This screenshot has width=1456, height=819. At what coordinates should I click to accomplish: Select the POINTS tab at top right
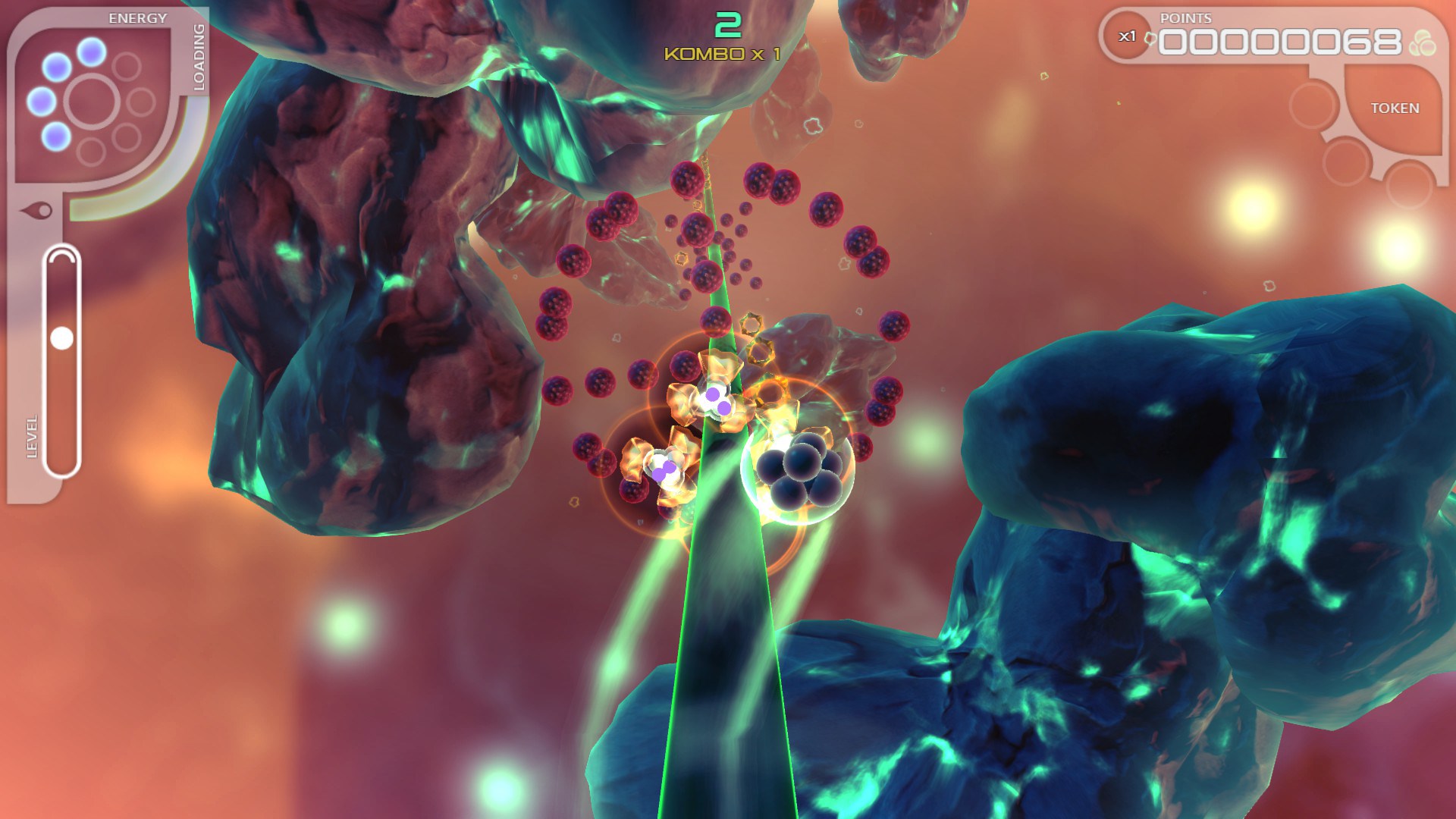(1185, 18)
